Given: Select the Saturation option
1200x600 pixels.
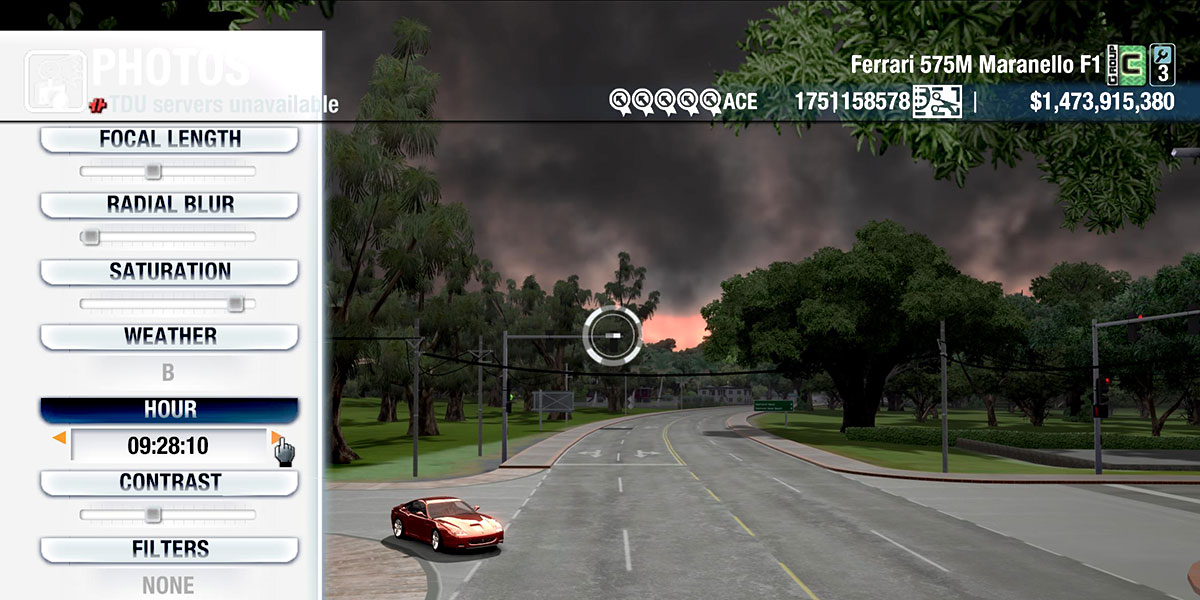Looking at the screenshot, I should tap(169, 271).
